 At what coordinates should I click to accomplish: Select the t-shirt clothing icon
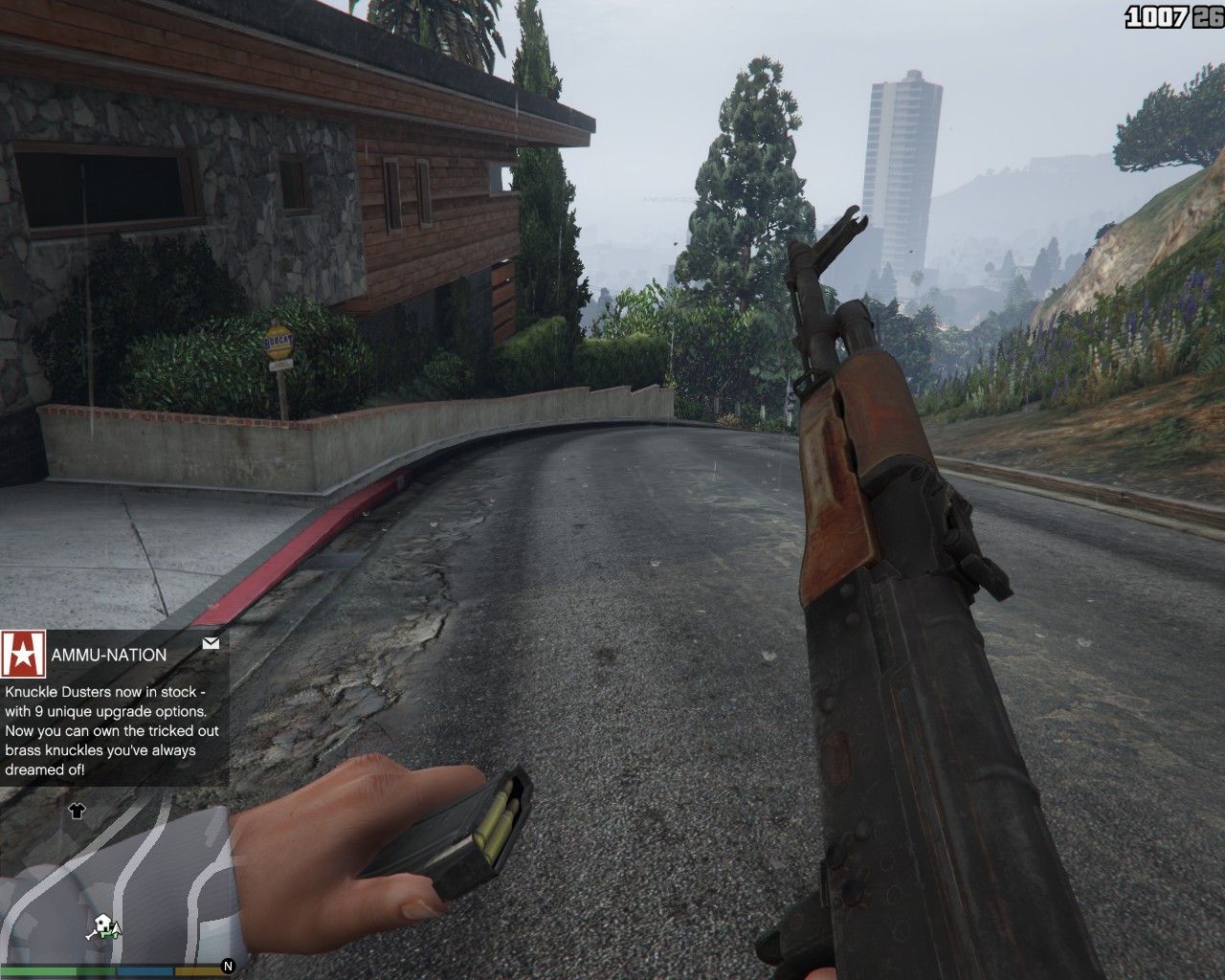[x=78, y=812]
